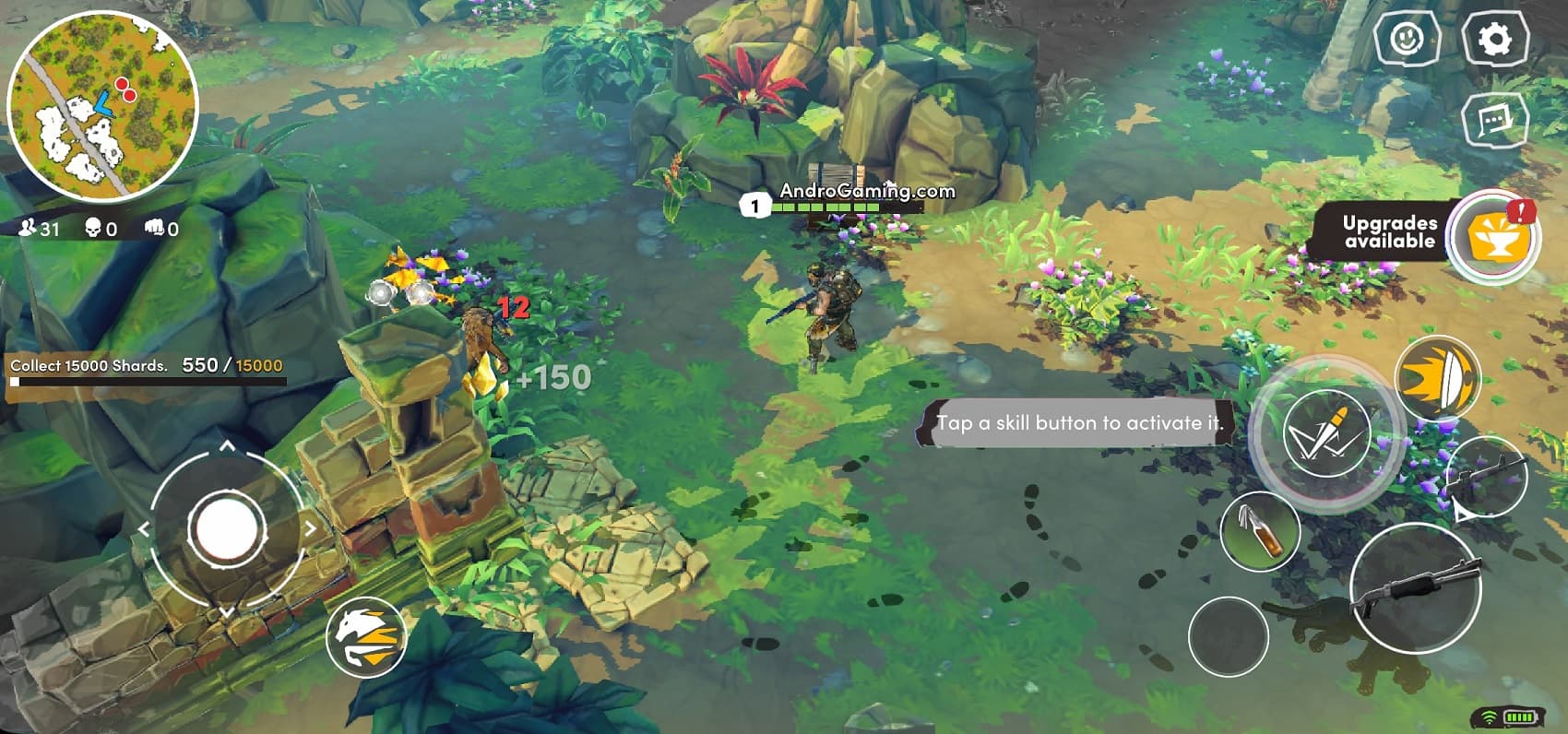
Task: Tap the movement joystick center
Action: (x=226, y=529)
